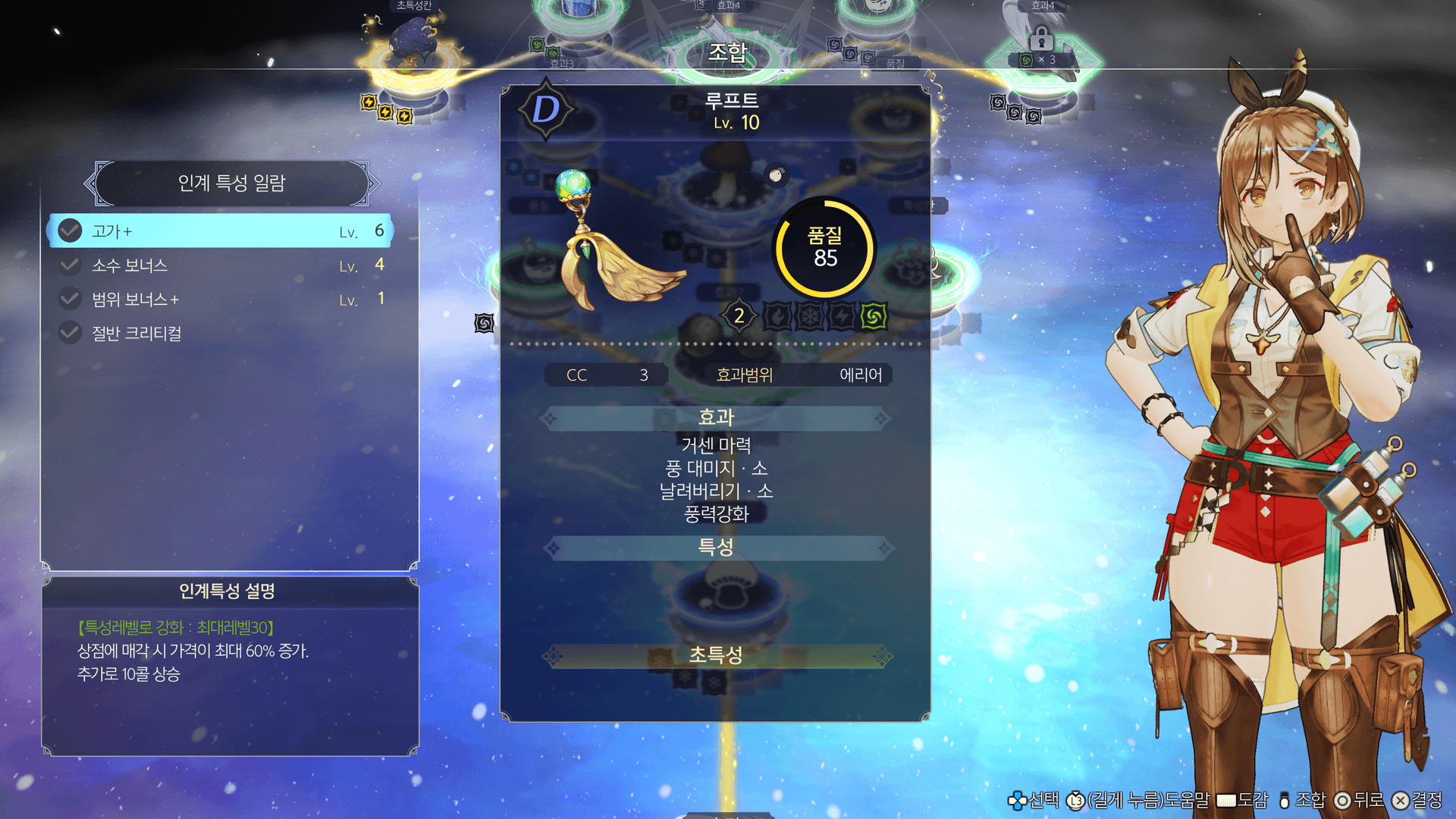Select the 절반 크리티컬 trait
1456x819 pixels.
tap(220, 334)
